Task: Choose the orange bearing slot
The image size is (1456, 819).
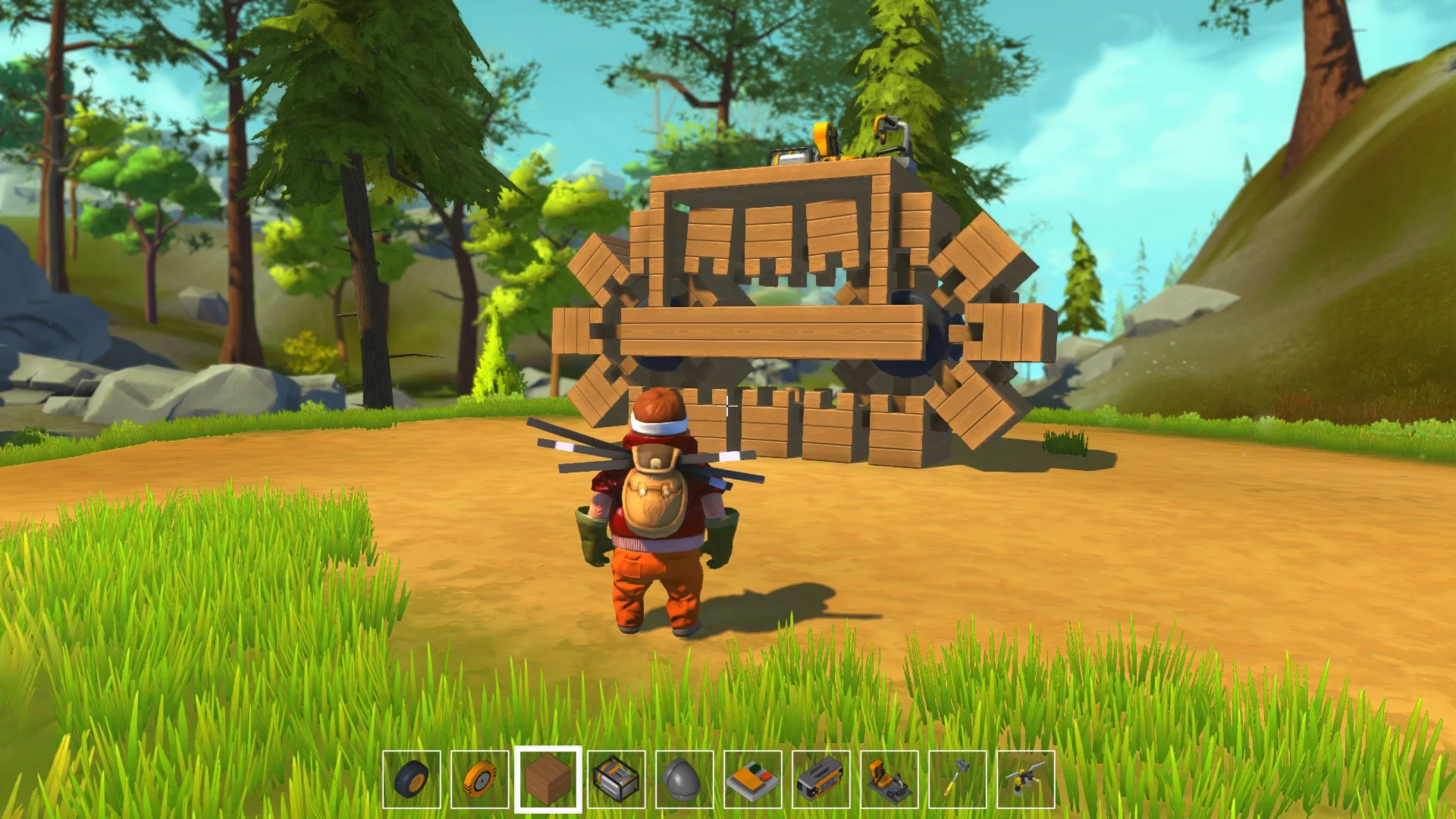Action: [x=480, y=779]
